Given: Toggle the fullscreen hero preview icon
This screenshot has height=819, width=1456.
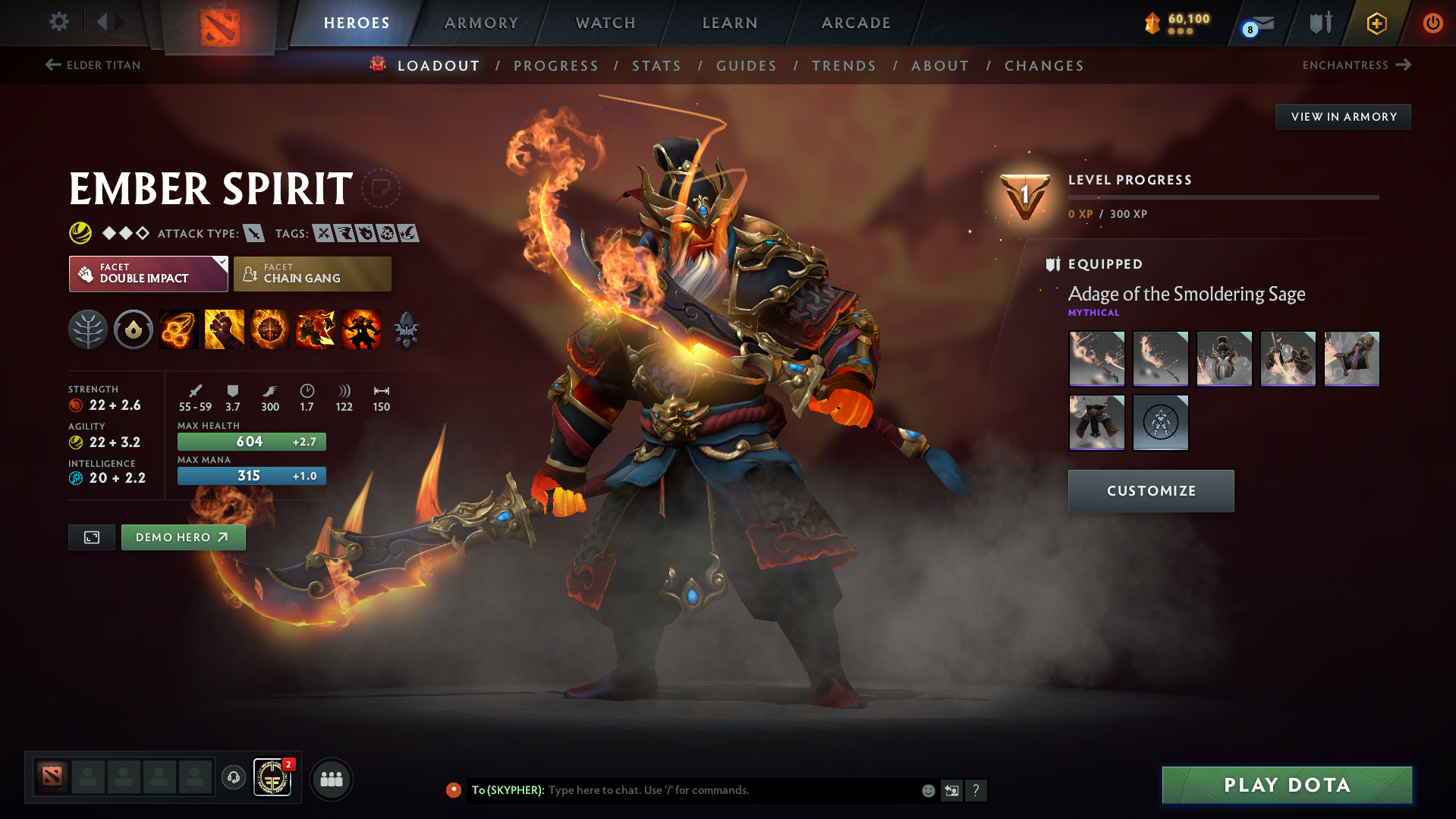Looking at the screenshot, I should [x=91, y=537].
